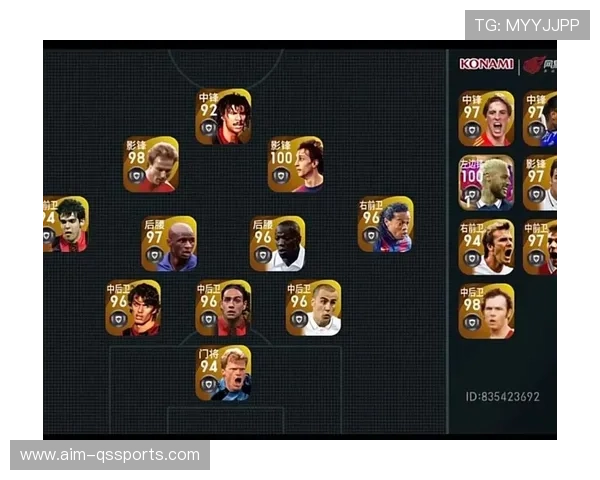
Task: Select the substitute 97-rated centre forward
Action: click(x=486, y=119)
